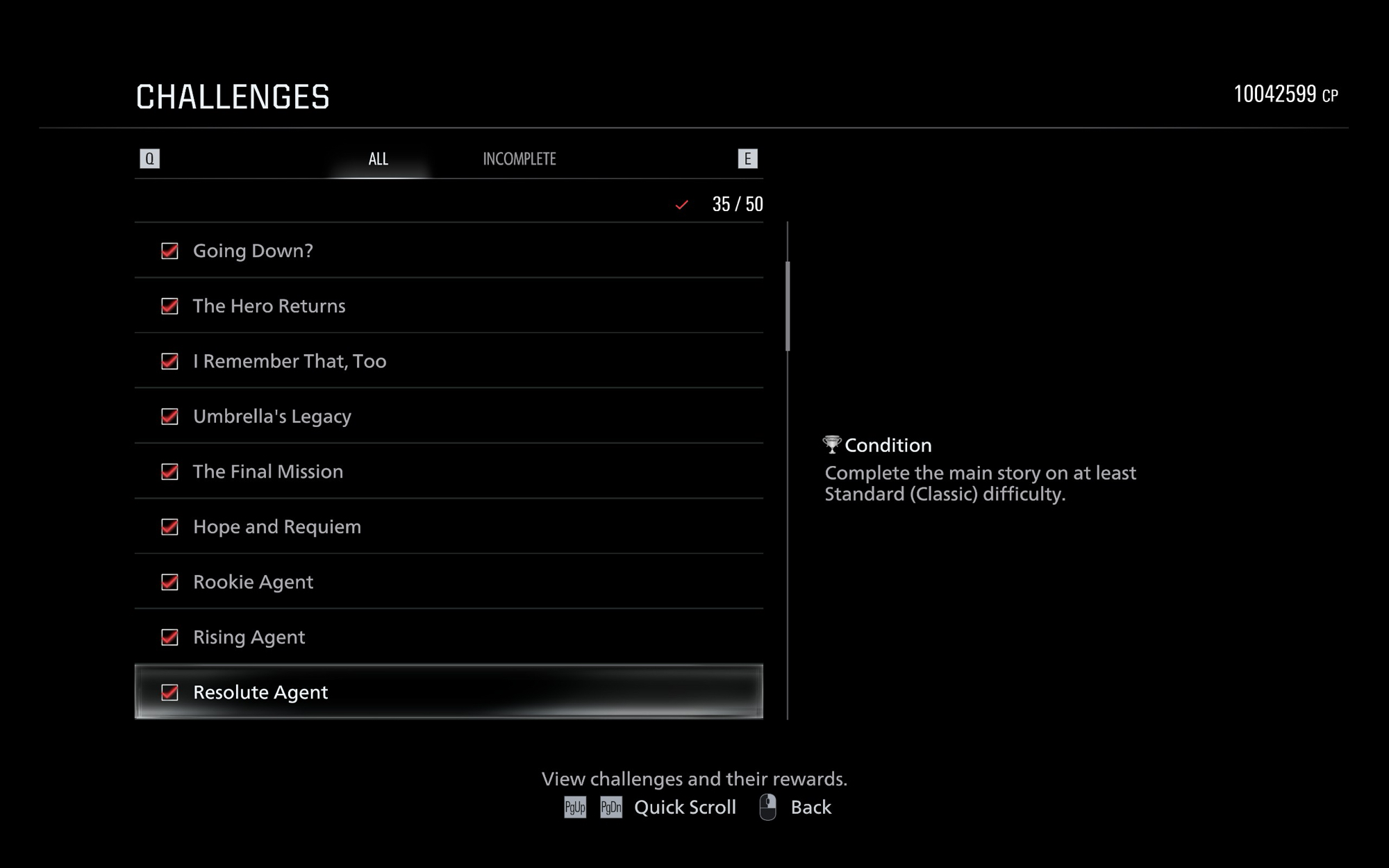Choose the I Remember That, Too challenge
Screen dimensions: 1389x868
click(x=449, y=361)
